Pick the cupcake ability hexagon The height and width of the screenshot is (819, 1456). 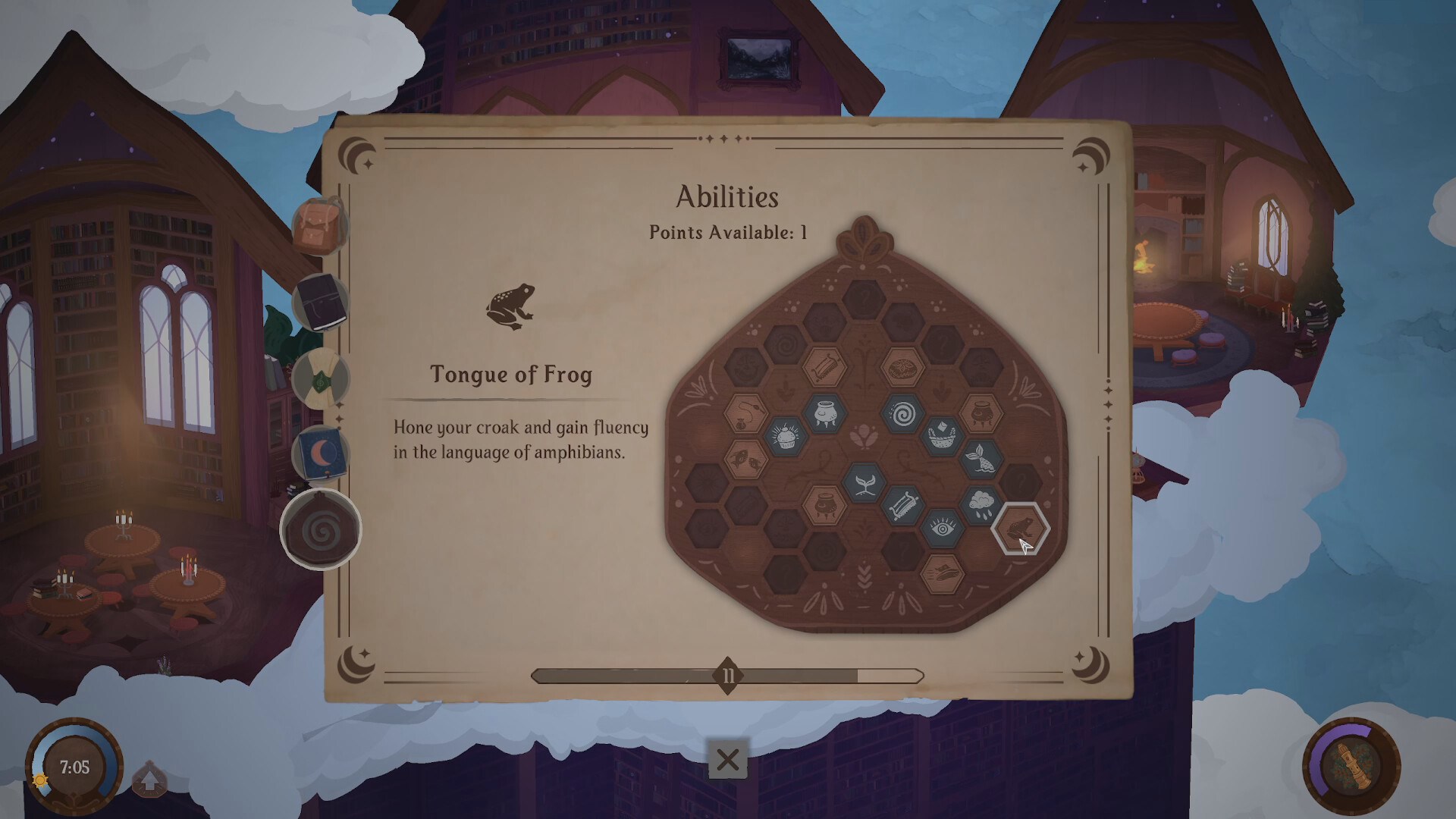(x=785, y=436)
